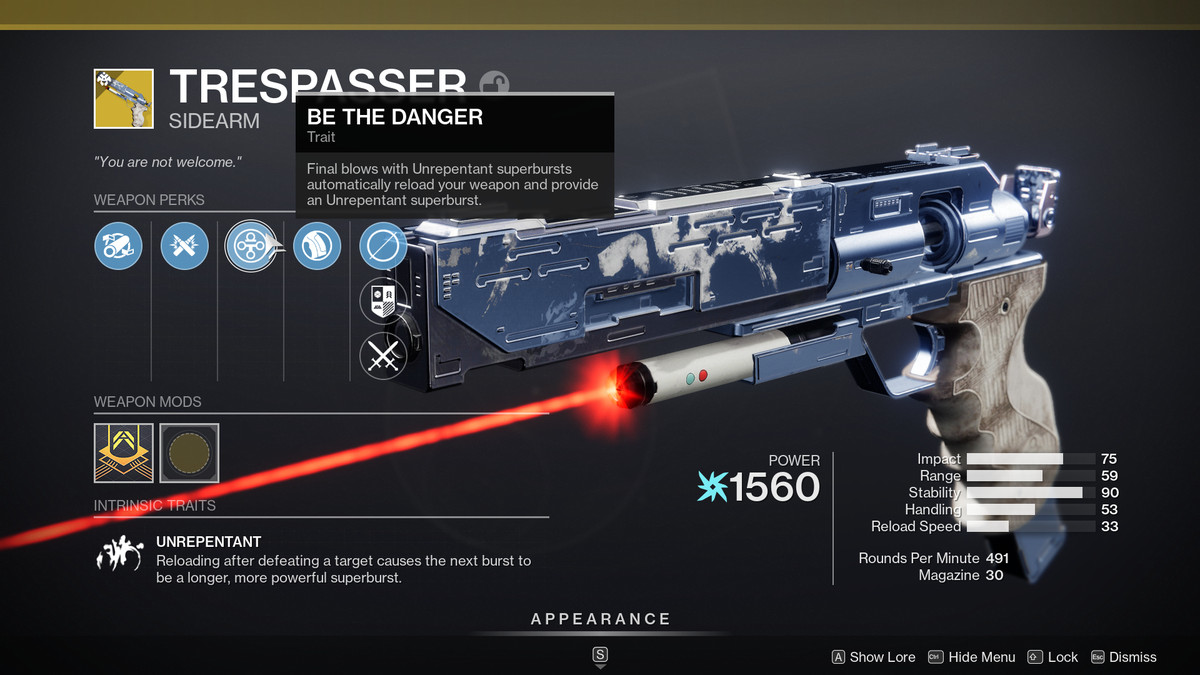Open the slashed-circle perk slot
The height and width of the screenshot is (675, 1200).
pyautogui.click(x=383, y=246)
